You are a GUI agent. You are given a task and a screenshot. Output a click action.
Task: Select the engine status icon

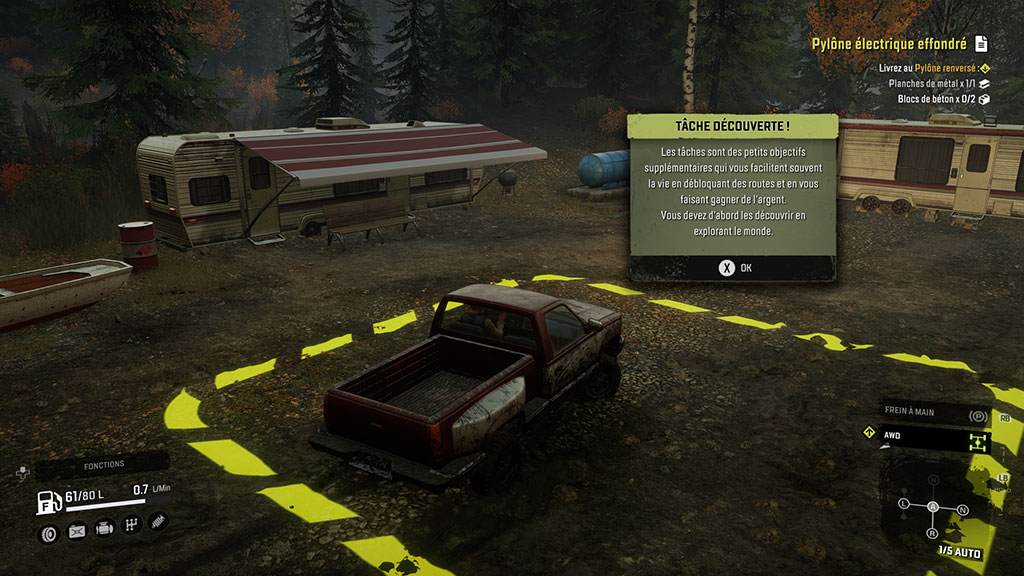(103, 527)
